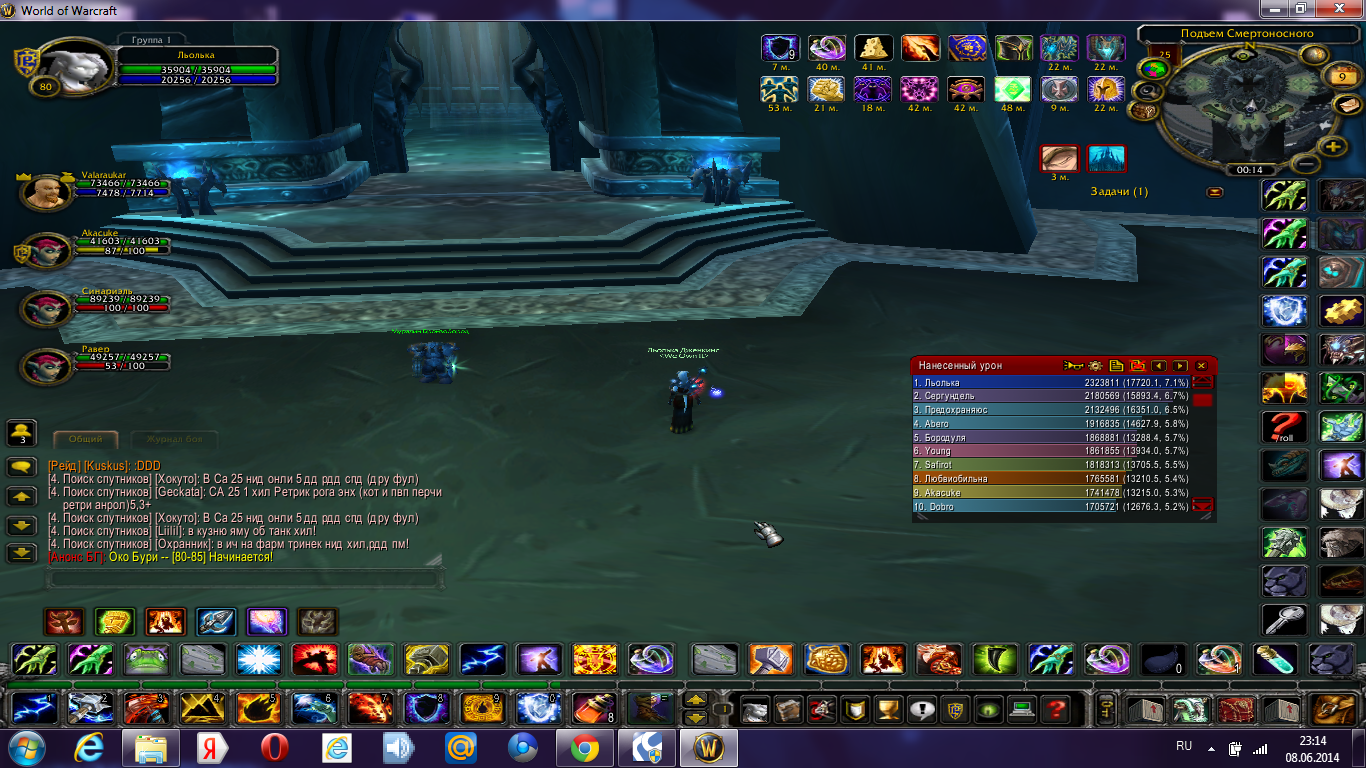Zoom out the minimap with the minus button

[1304, 163]
